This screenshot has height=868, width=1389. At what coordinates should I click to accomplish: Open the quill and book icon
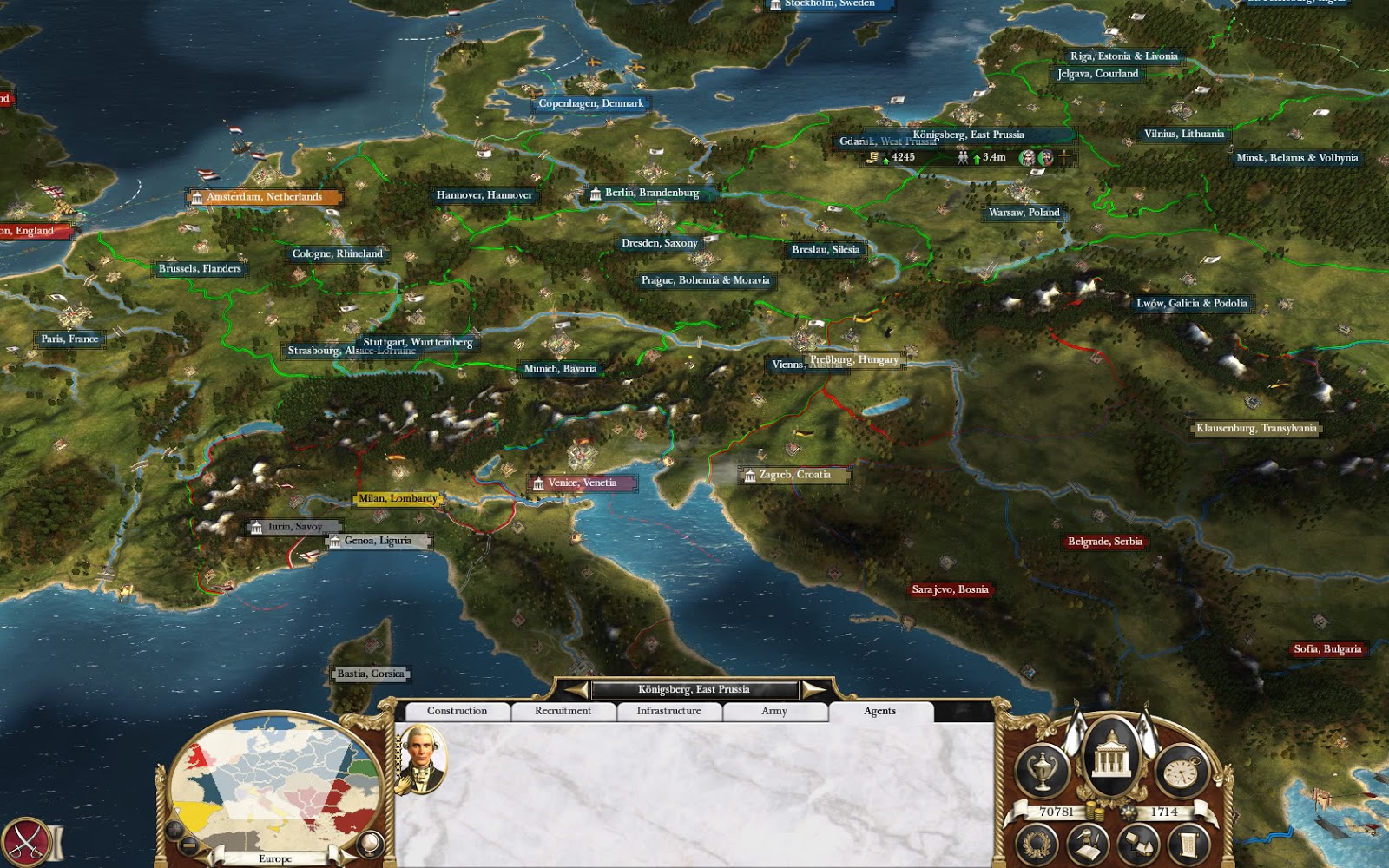pyautogui.click(x=1088, y=844)
